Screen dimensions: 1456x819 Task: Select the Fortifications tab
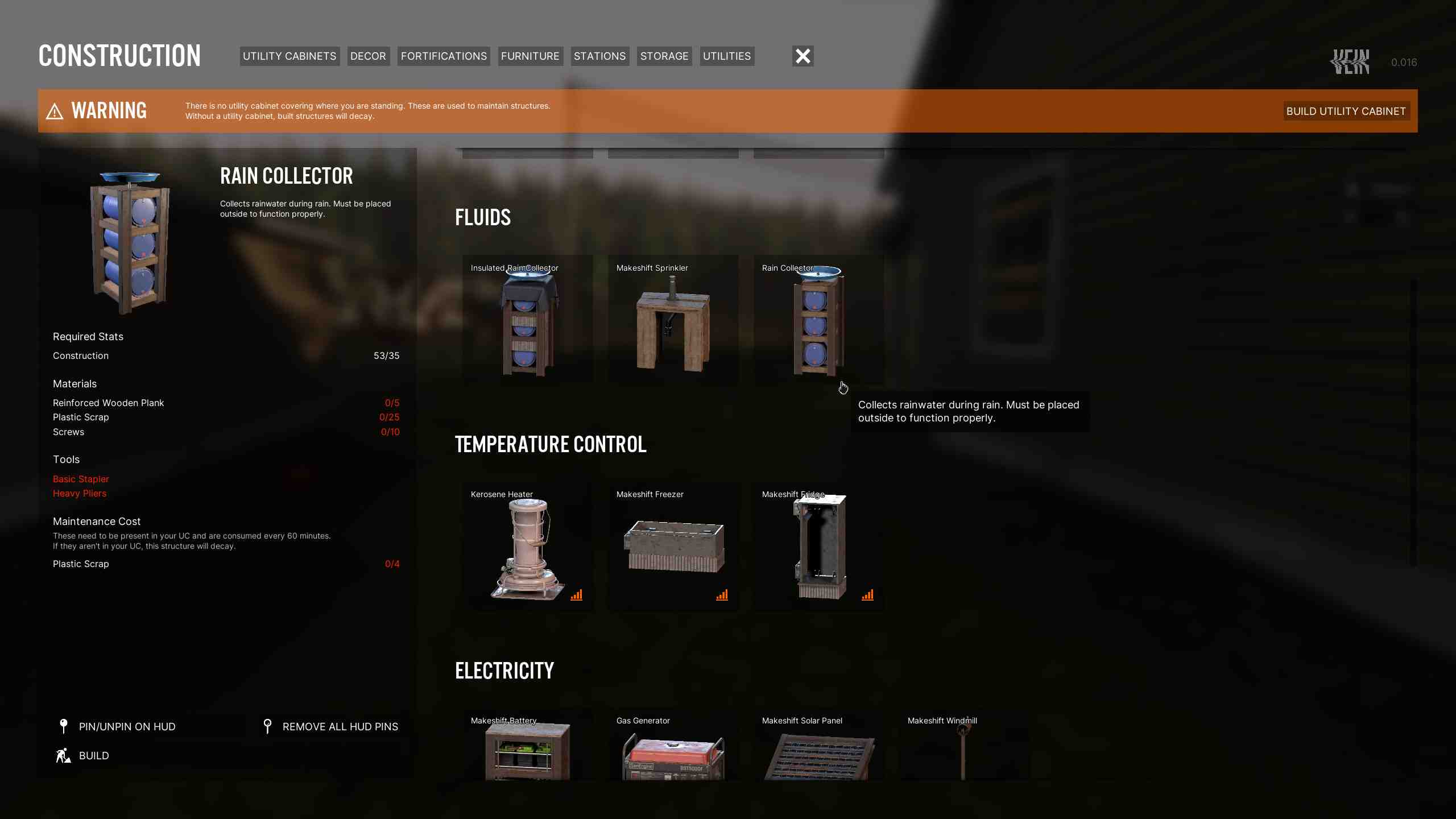pyautogui.click(x=444, y=56)
